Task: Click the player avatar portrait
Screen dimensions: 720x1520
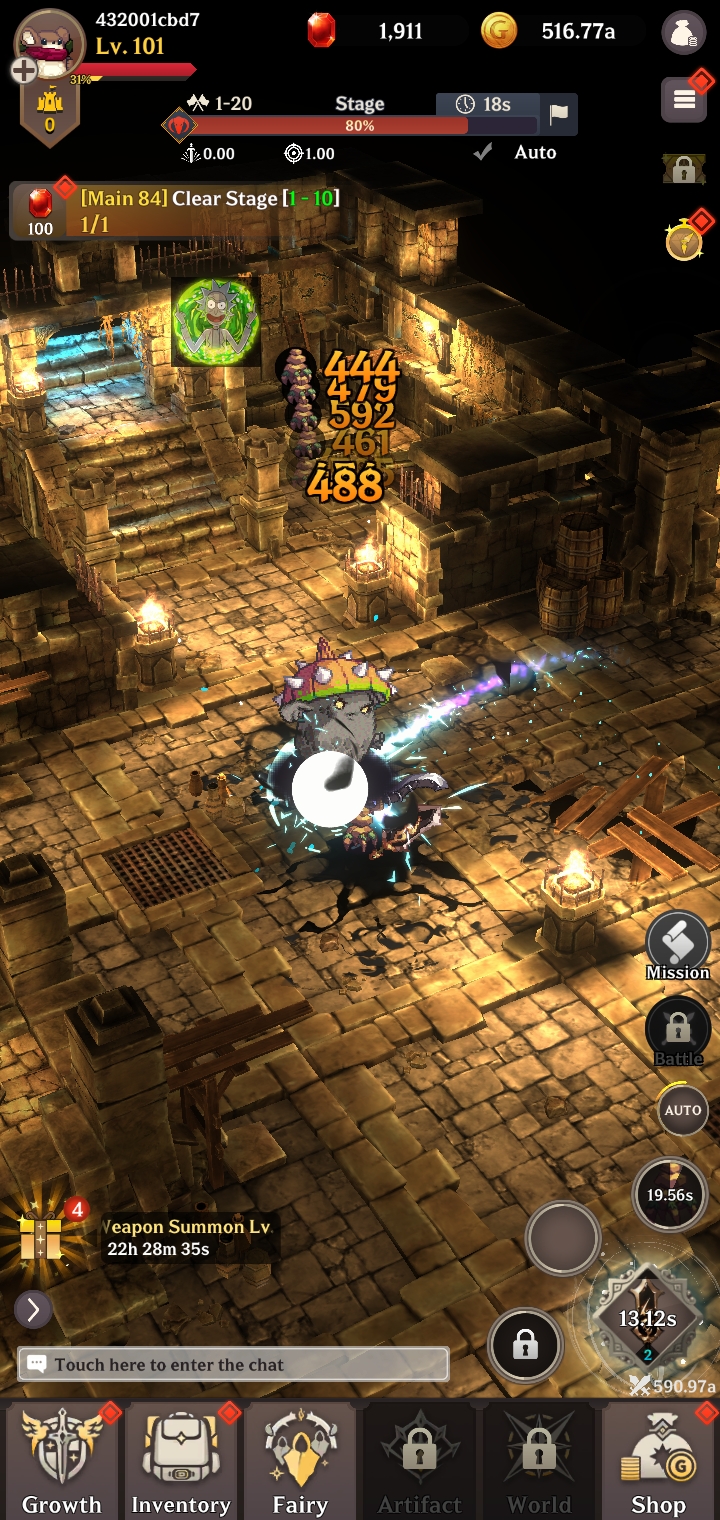Action: [x=50, y=43]
